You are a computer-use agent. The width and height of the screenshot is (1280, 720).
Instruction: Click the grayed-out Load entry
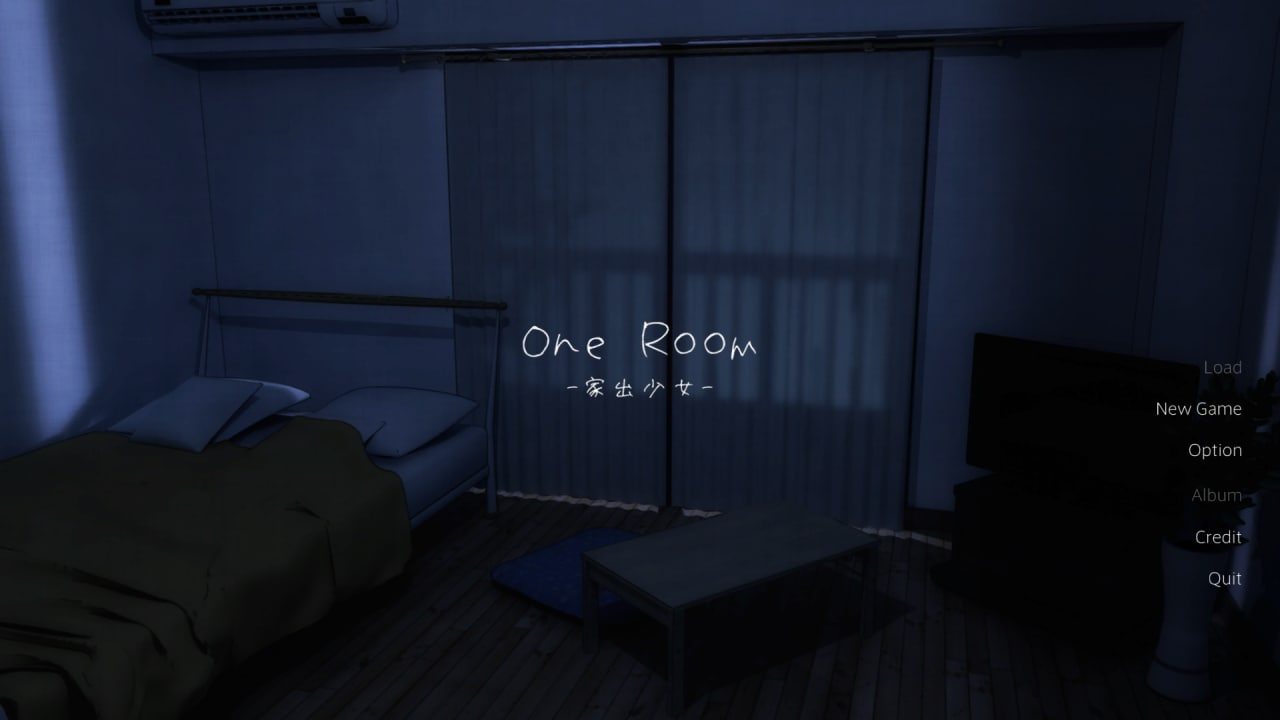[1222, 367]
